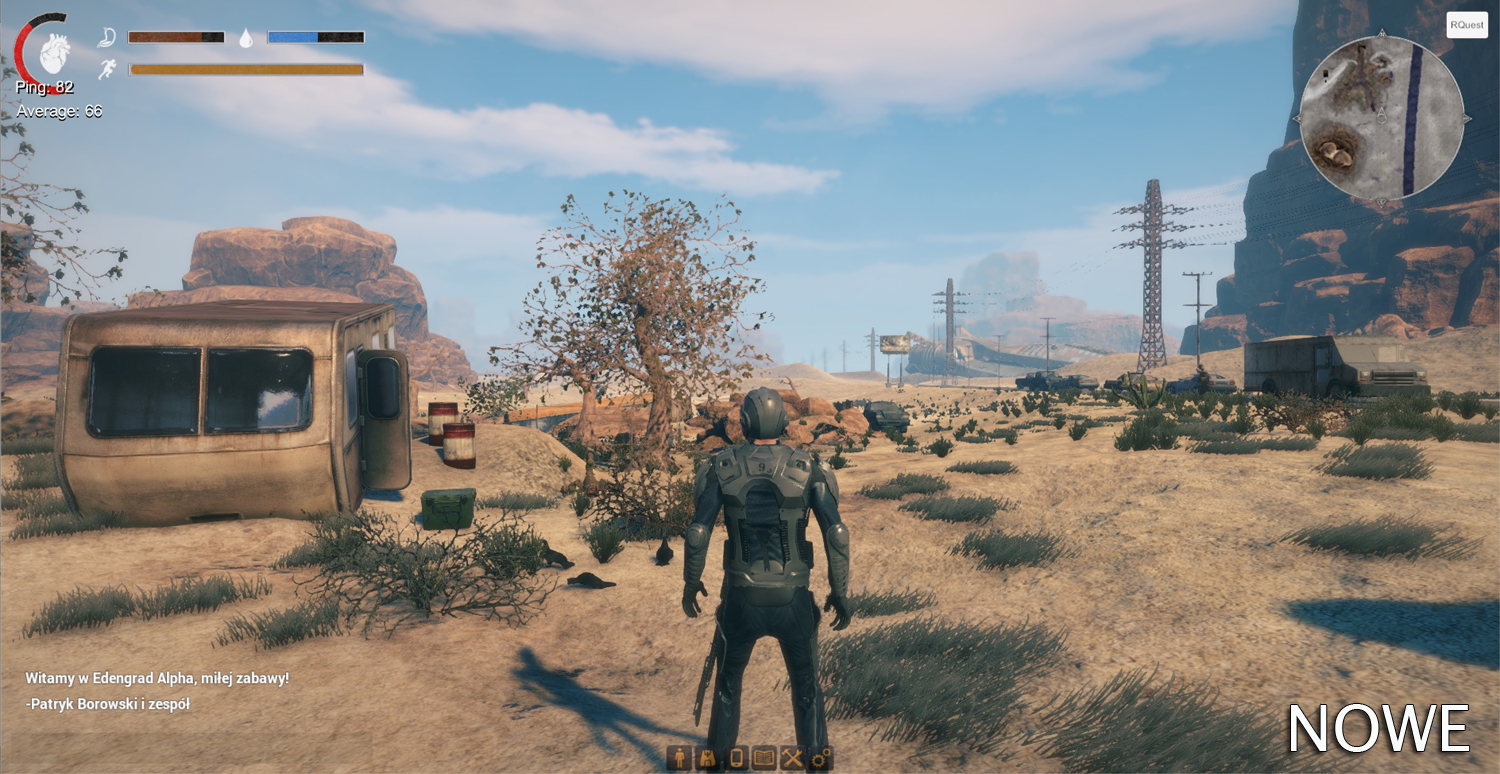Click the circular minimap
This screenshot has height=774, width=1500.
1381,118
